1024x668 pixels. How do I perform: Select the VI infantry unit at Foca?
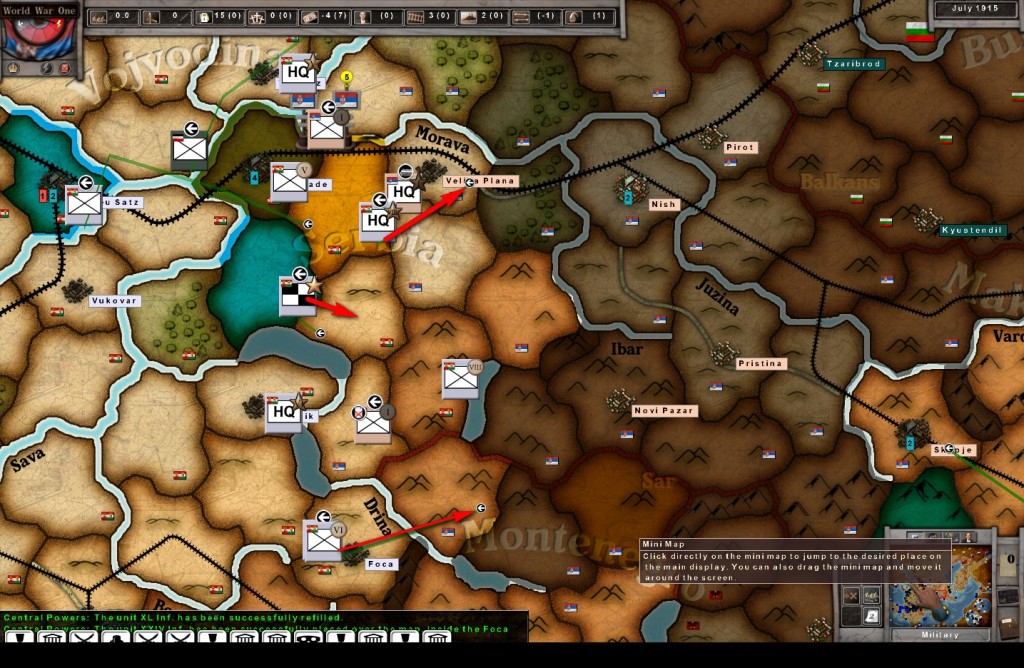[x=323, y=540]
